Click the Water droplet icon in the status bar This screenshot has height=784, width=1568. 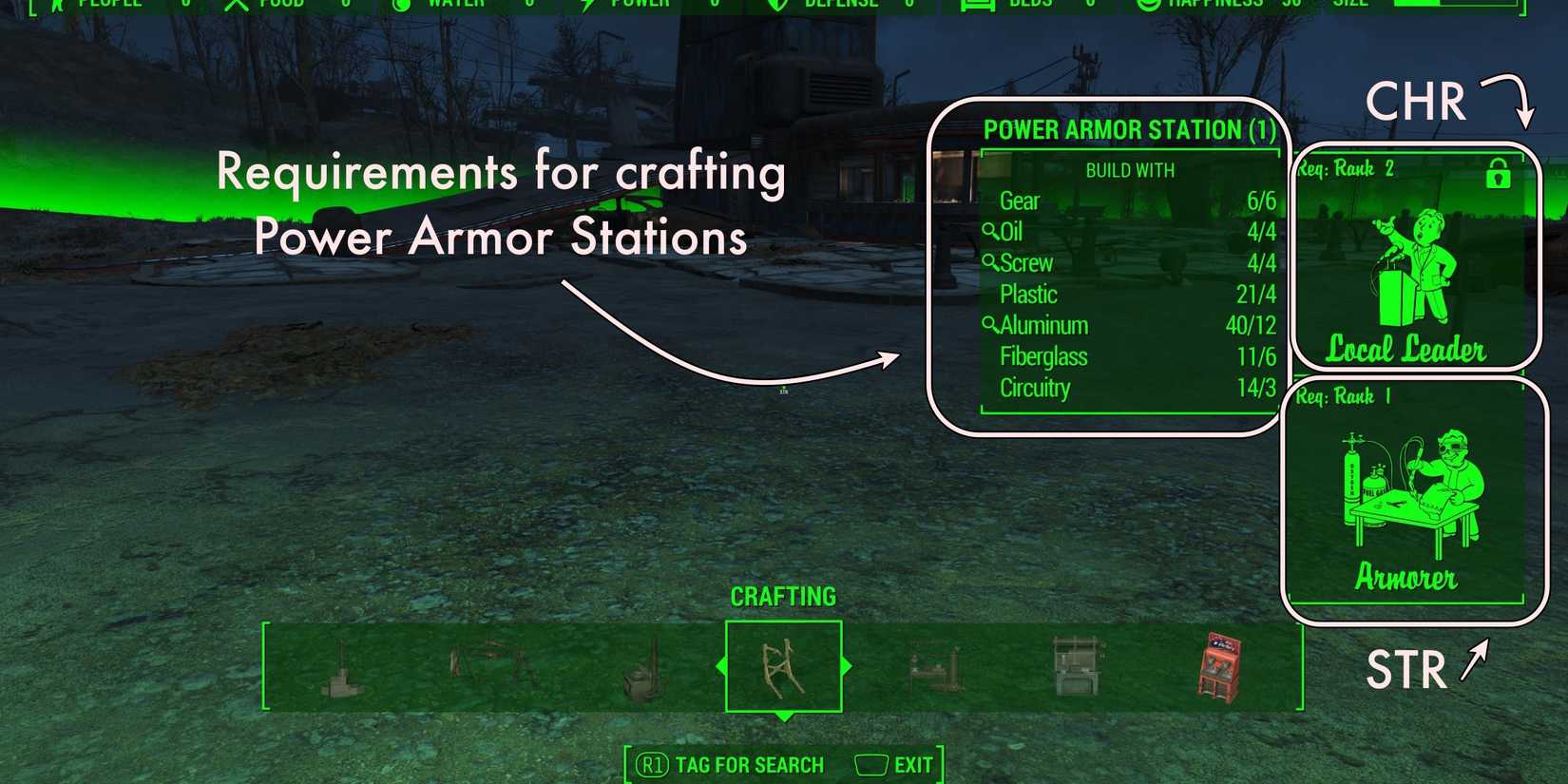tap(402, 5)
